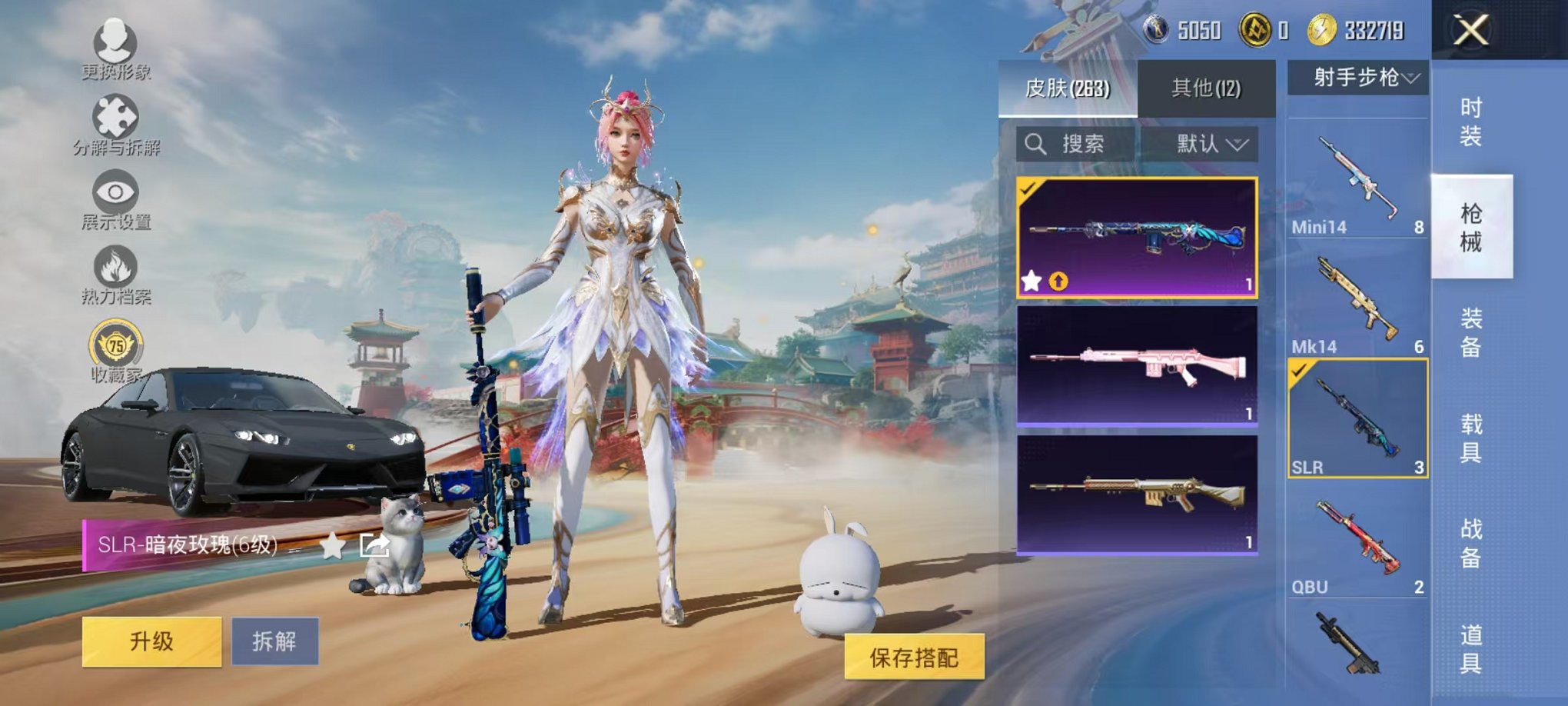Select the 分解与拆解 dismantle icon
This screenshot has height=706, width=1568.
pyautogui.click(x=114, y=114)
